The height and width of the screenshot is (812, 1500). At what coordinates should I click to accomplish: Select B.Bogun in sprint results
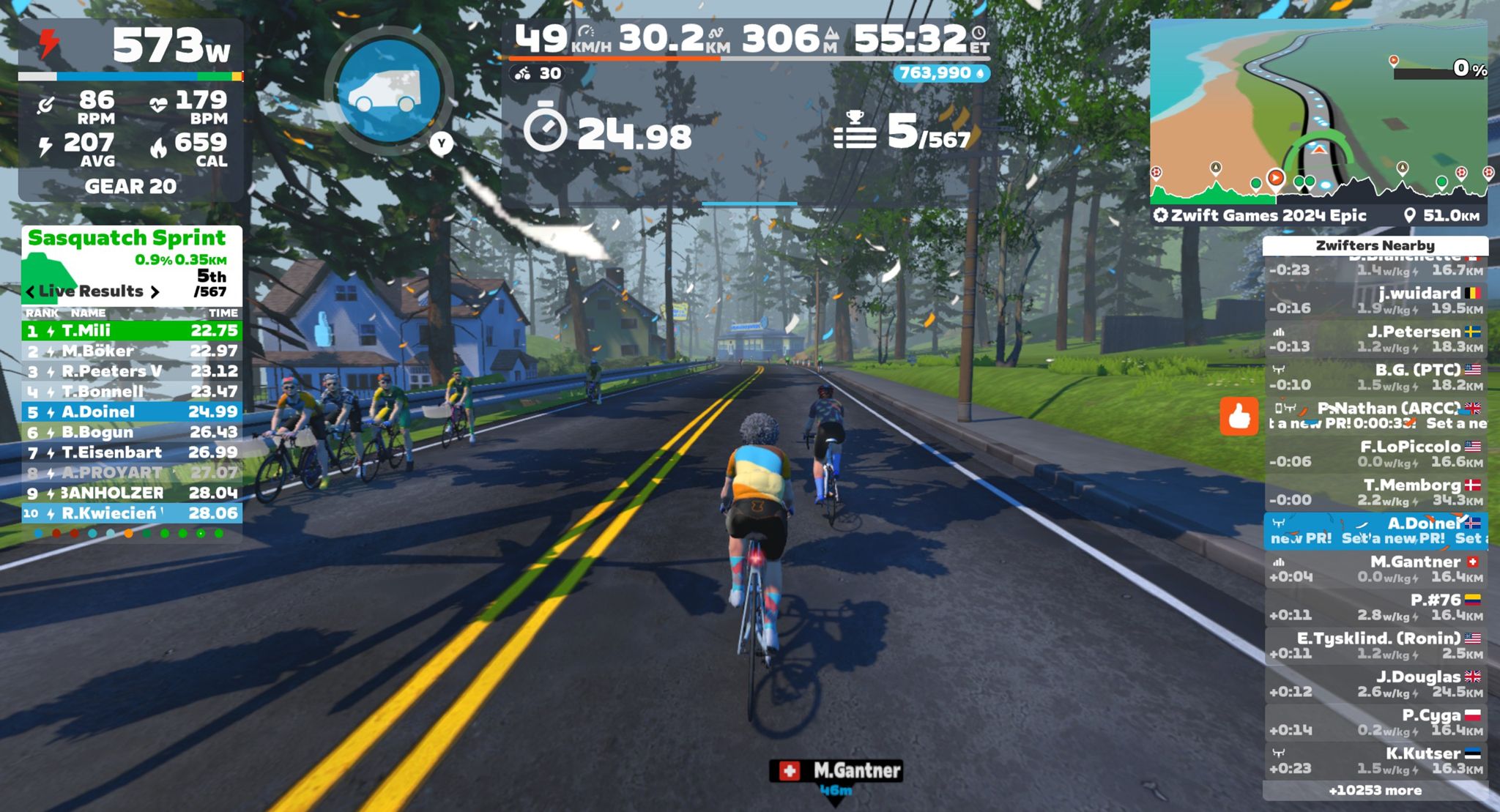point(132,433)
